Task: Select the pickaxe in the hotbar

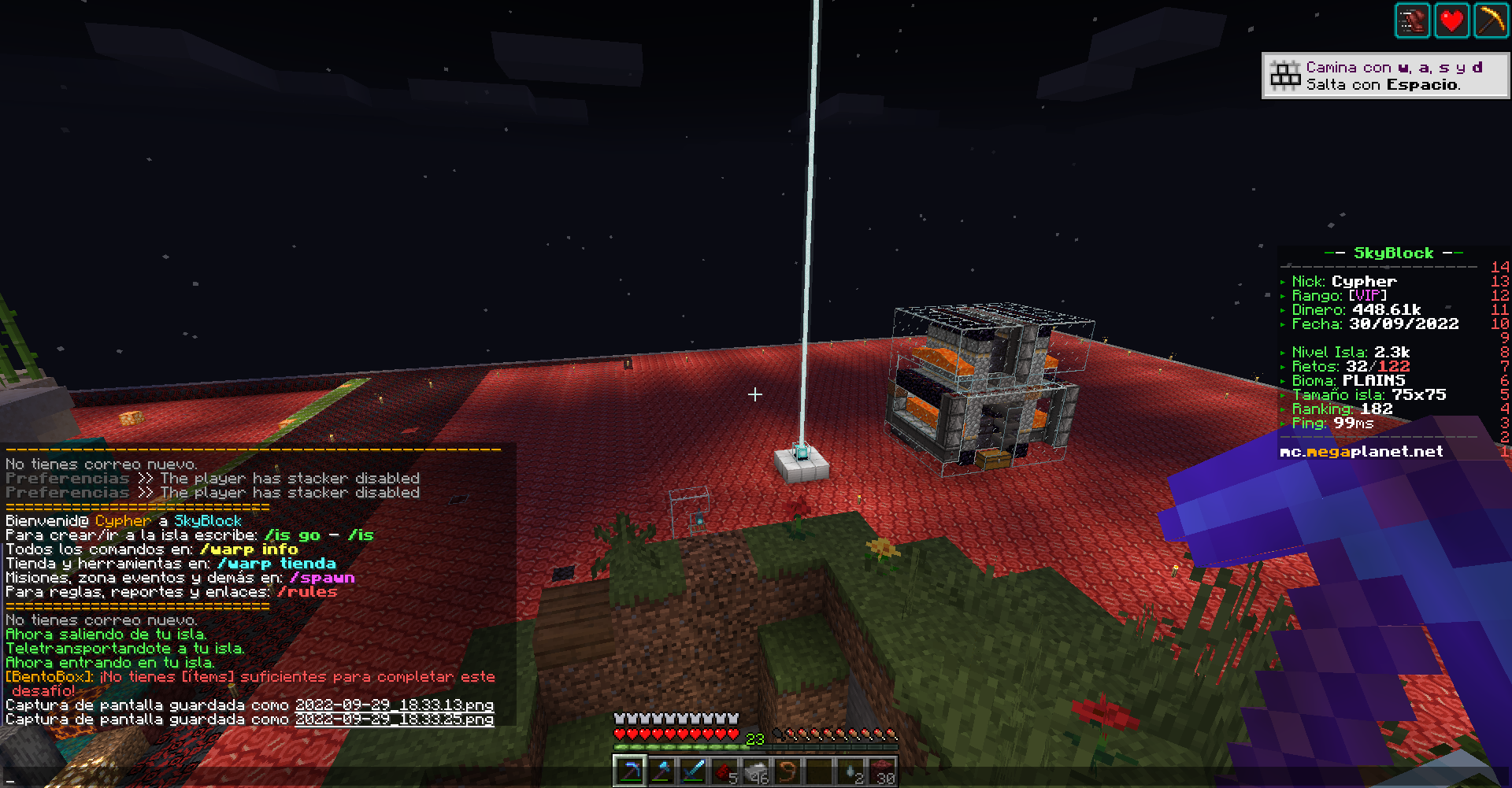Action: pyautogui.click(x=629, y=771)
